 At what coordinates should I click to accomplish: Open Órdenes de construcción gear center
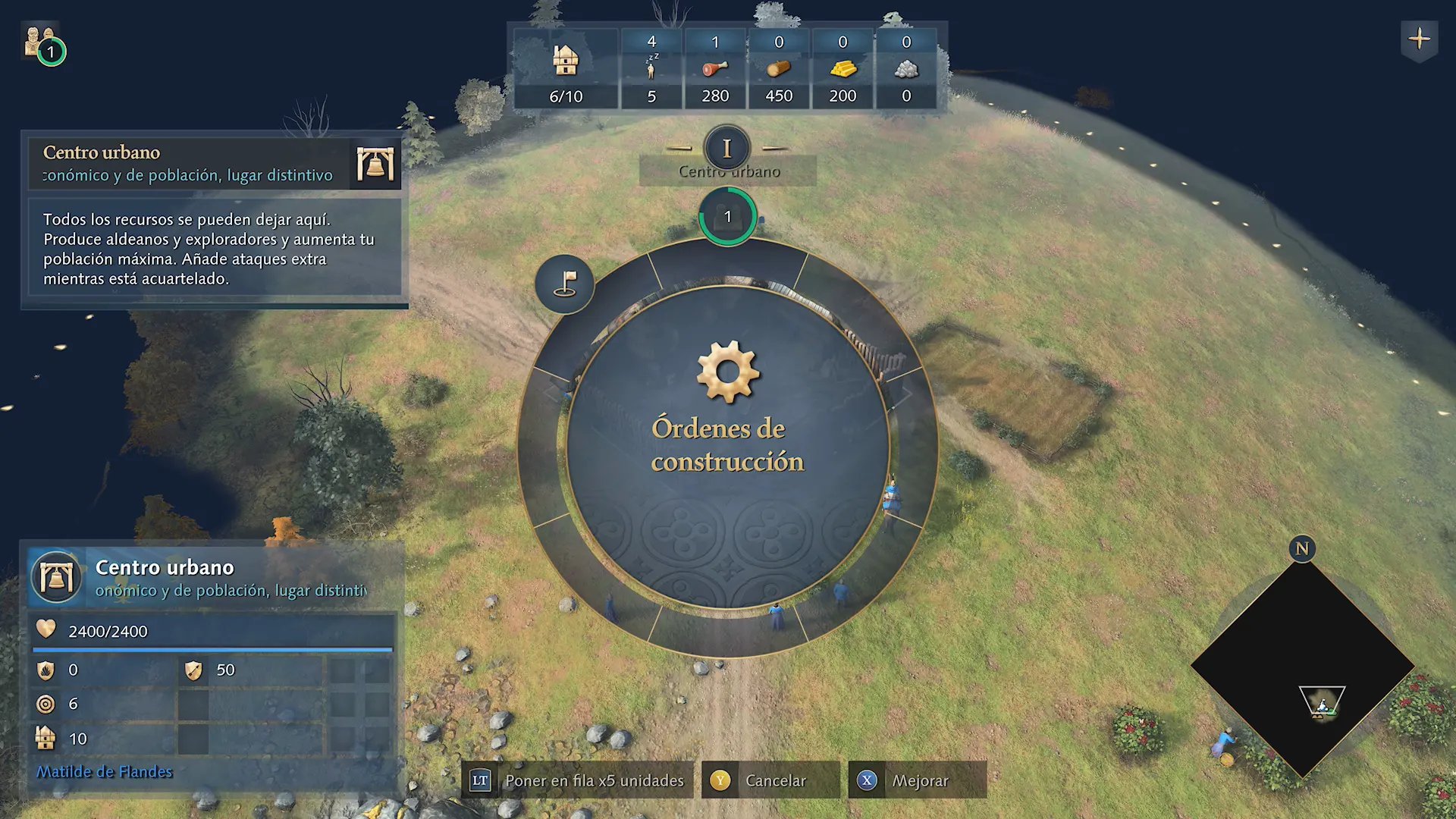[727, 409]
